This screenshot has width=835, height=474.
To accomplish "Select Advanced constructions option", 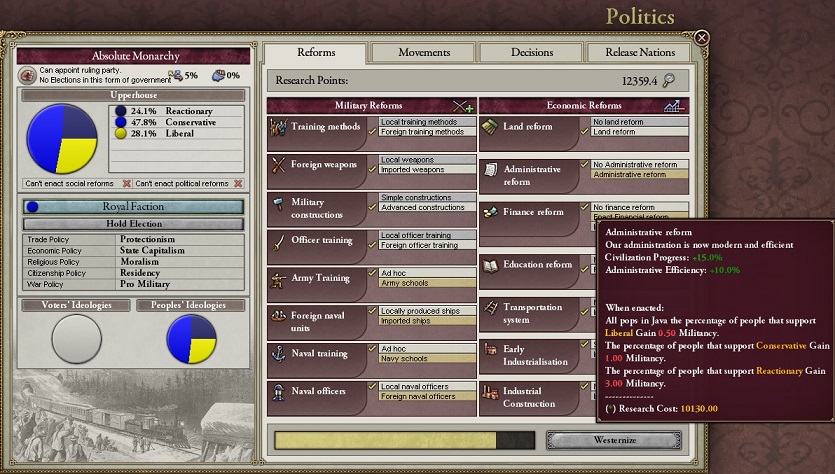I will pos(422,207).
